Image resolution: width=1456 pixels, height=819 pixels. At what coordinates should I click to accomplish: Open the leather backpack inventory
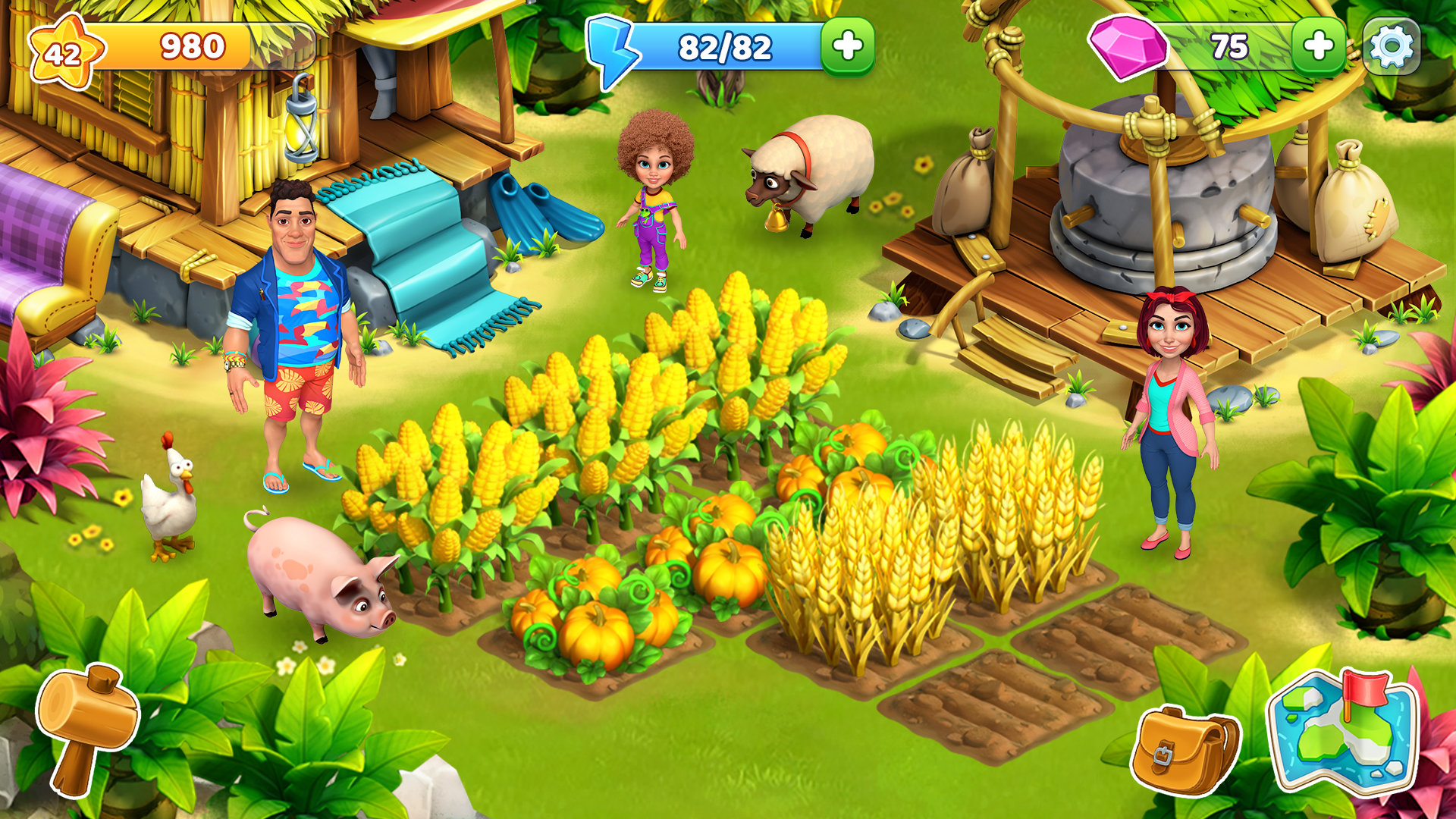pyautogui.click(x=1185, y=749)
